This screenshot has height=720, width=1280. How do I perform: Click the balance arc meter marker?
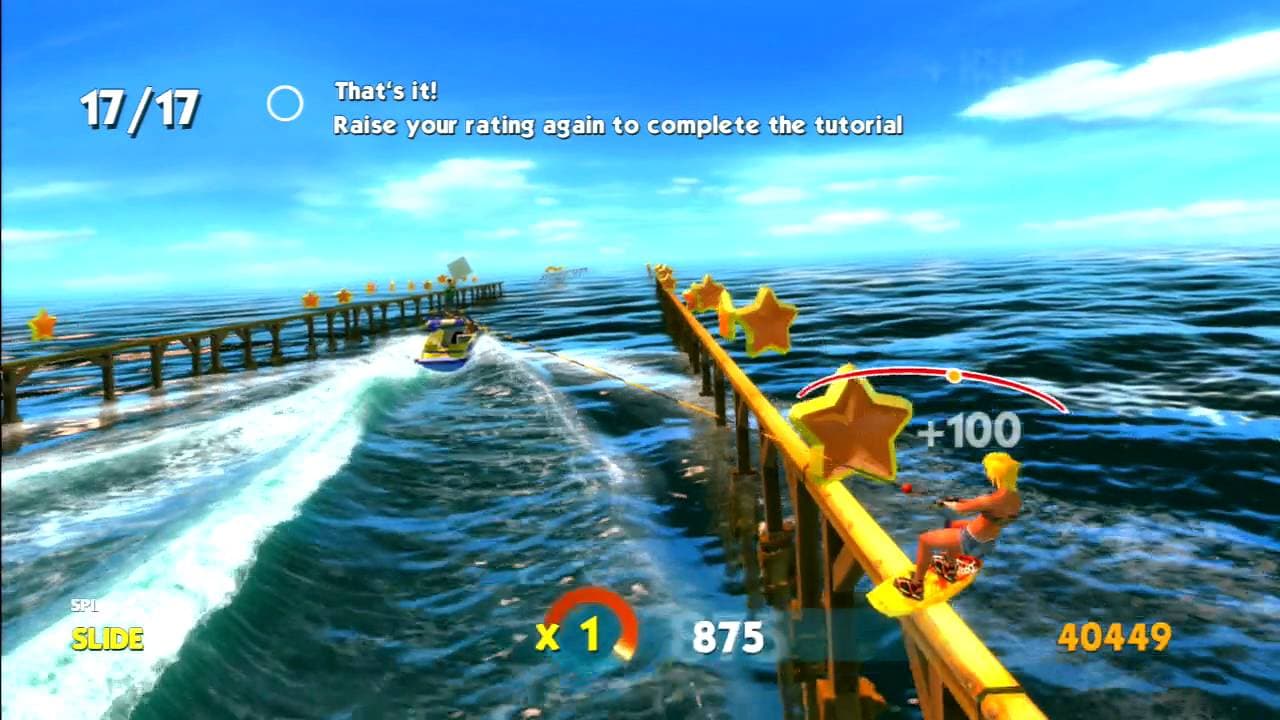pos(954,375)
